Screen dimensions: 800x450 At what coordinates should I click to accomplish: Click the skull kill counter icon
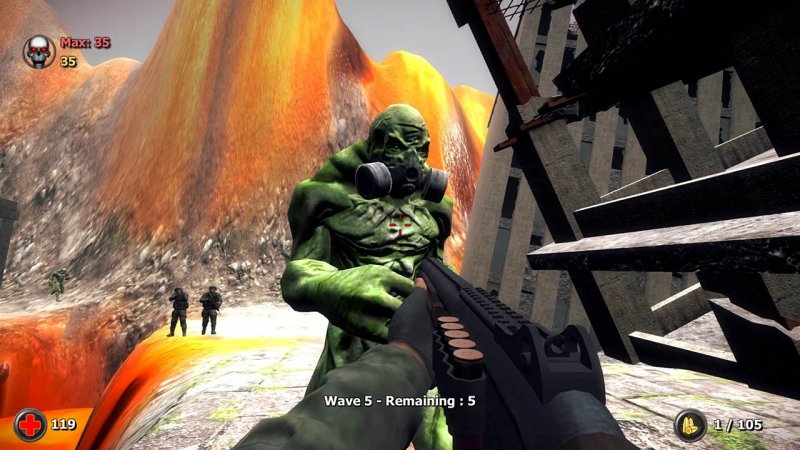pyautogui.click(x=39, y=51)
